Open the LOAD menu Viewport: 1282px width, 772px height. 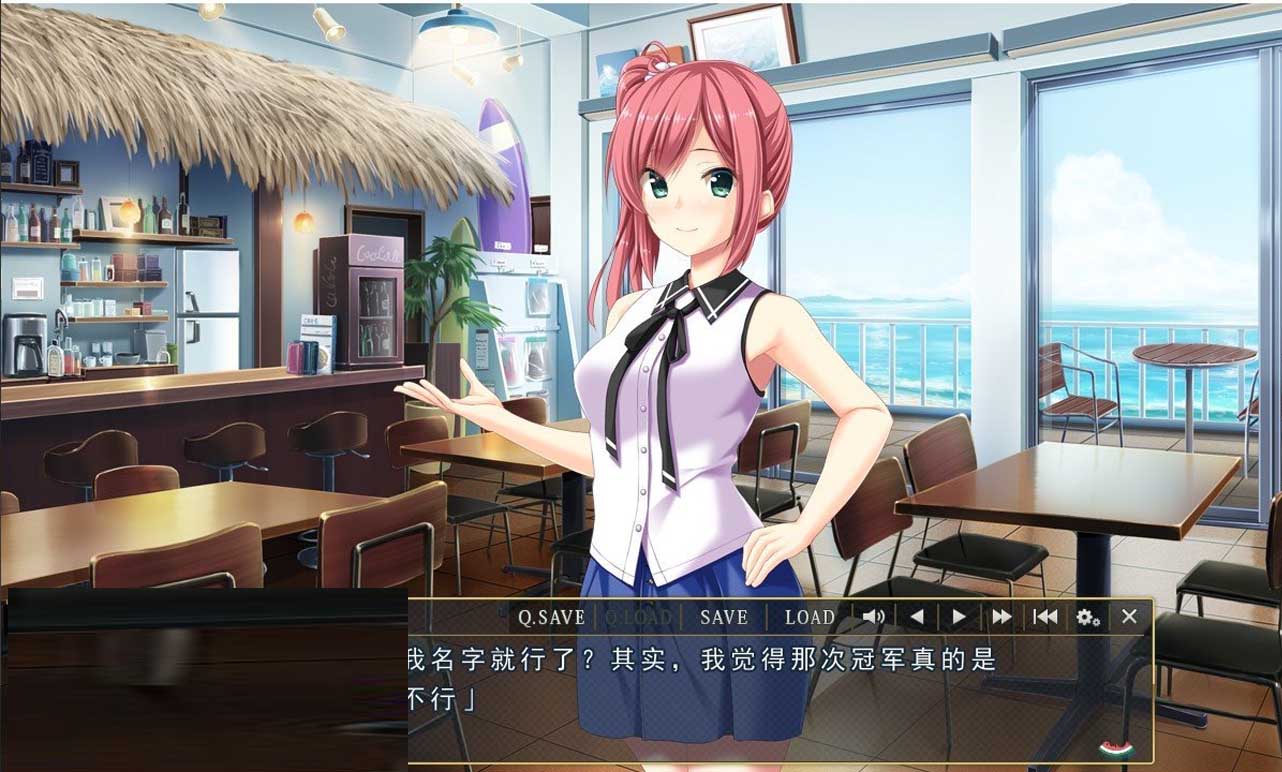tap(809, 617)
